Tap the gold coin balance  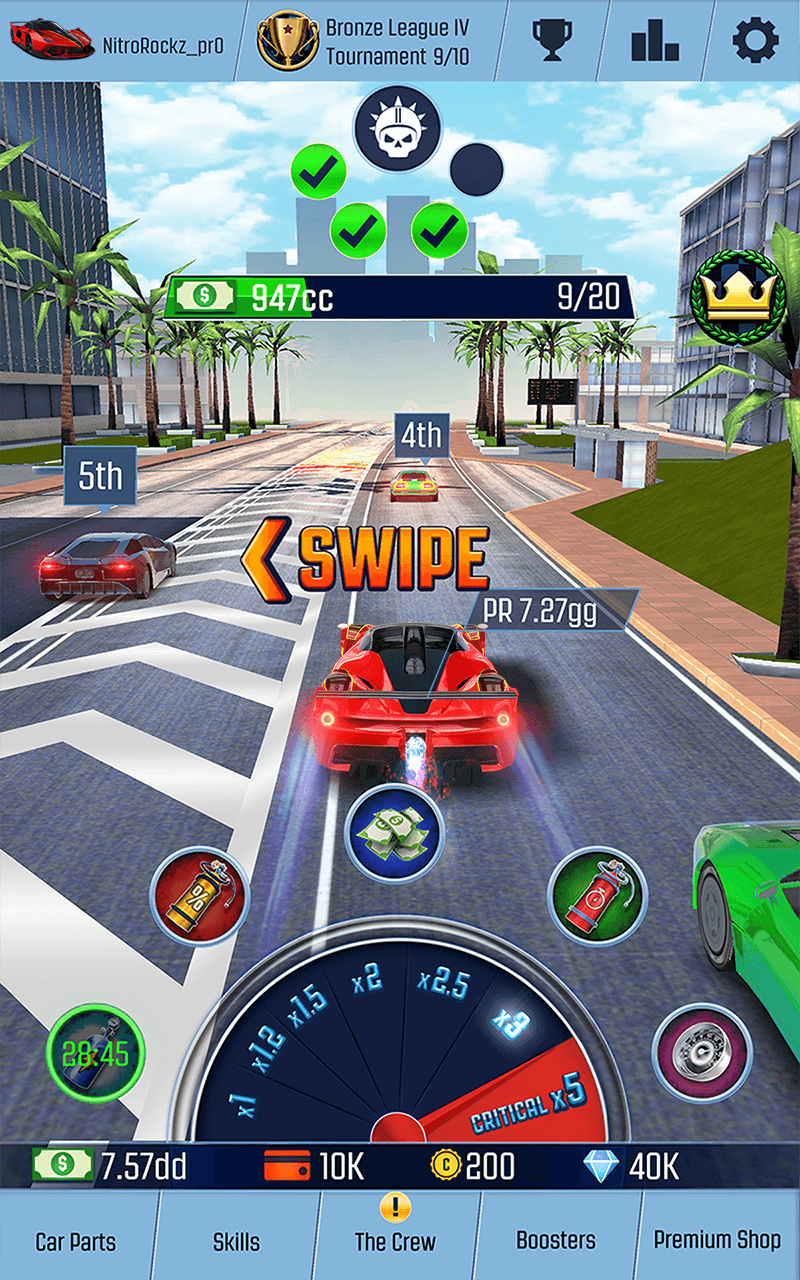tap(473, 1166)
